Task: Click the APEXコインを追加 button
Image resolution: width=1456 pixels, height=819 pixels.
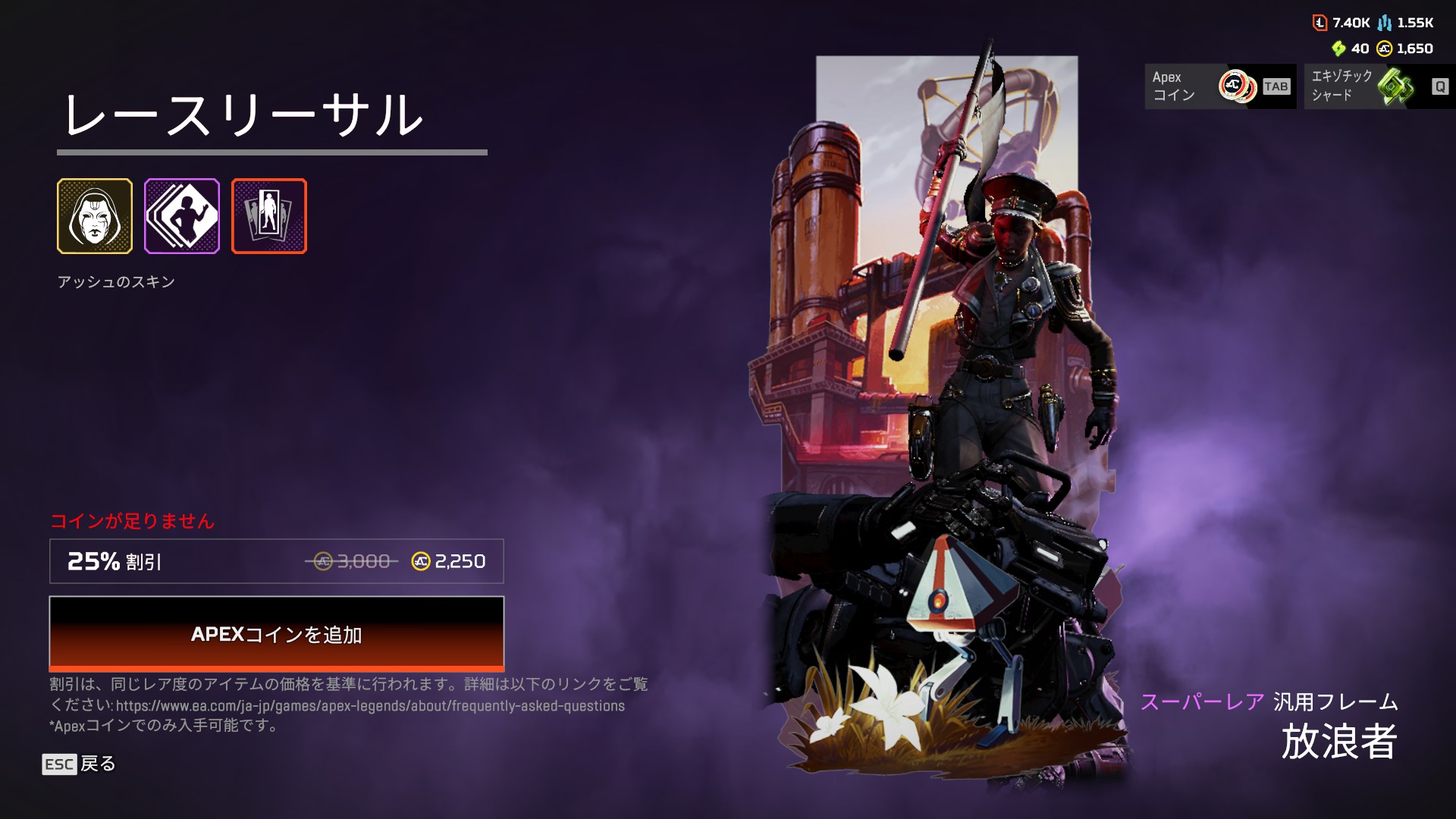Action: (276, 633)
